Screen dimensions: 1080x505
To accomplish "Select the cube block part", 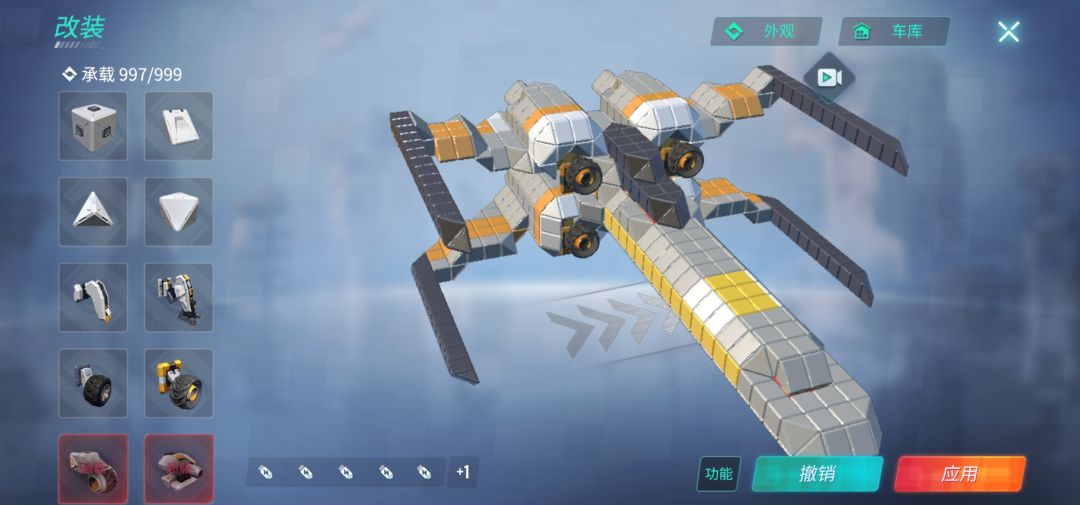I will click(x=93, y=126).
